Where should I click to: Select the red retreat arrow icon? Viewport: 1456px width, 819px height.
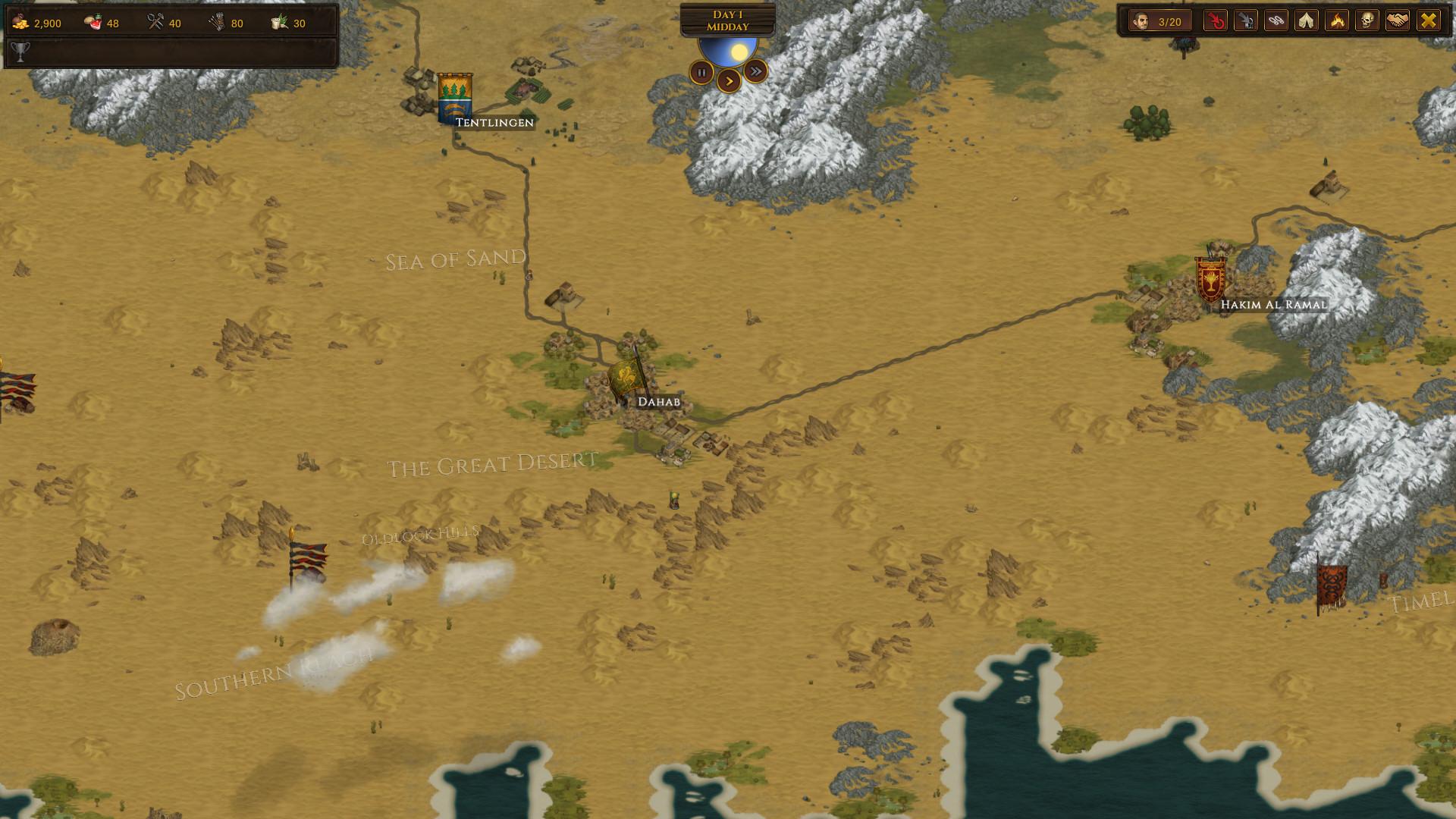pyautogui.click(x=1217, y=20)
